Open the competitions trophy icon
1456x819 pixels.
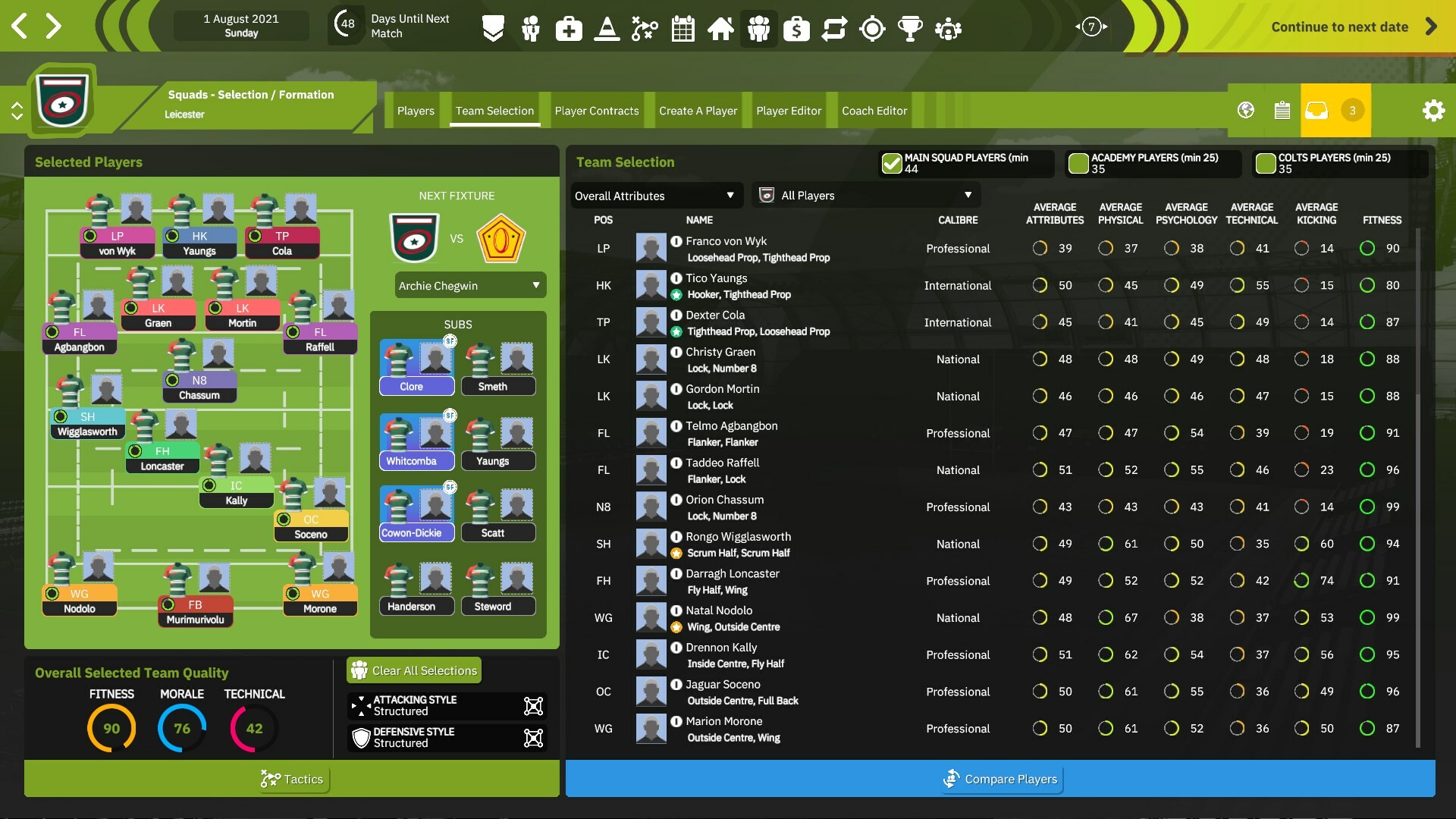[911, 28]
